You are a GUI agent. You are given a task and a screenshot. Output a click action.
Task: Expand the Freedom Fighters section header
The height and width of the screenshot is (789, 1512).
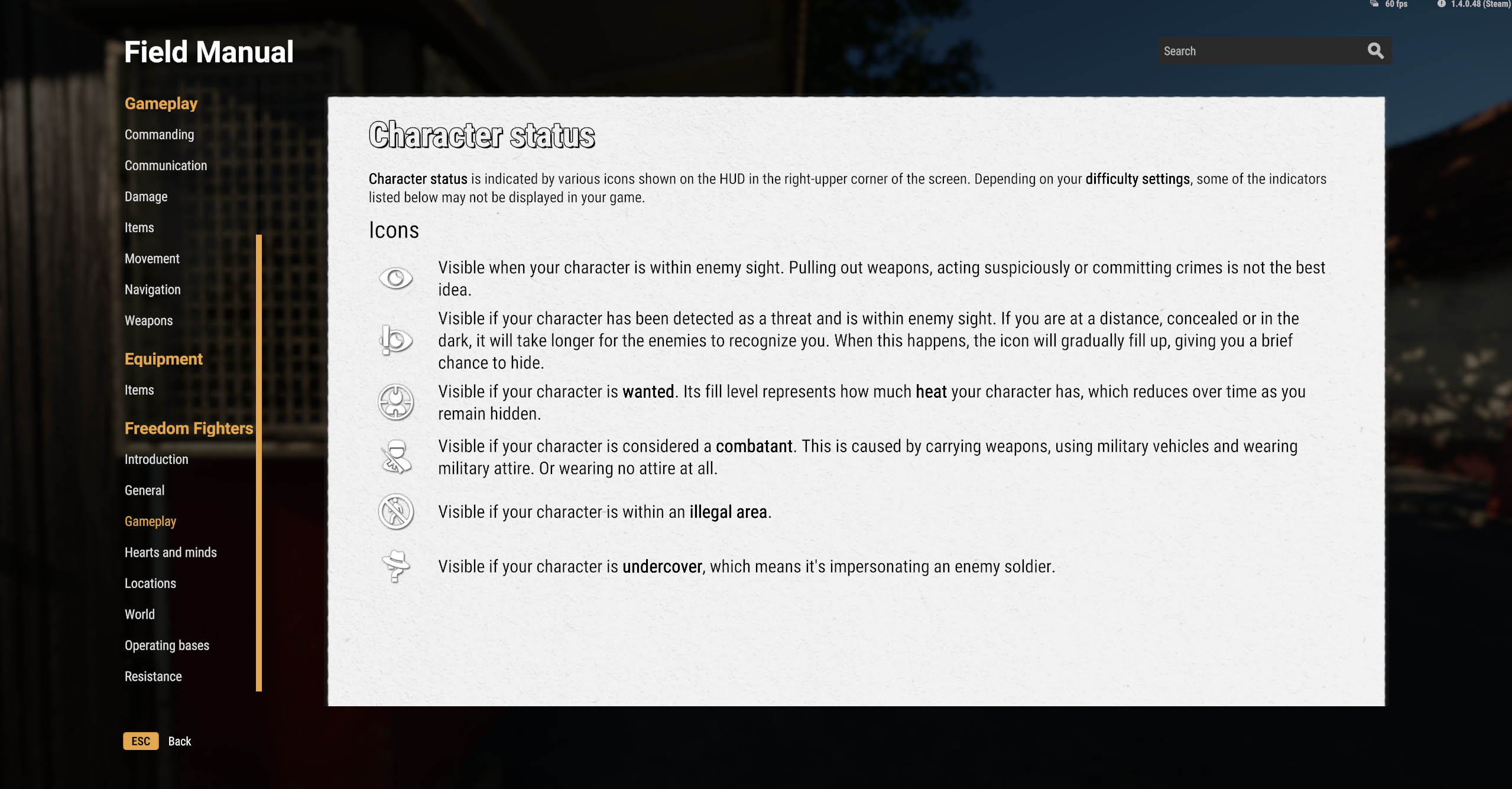click(x=189, y=428)
